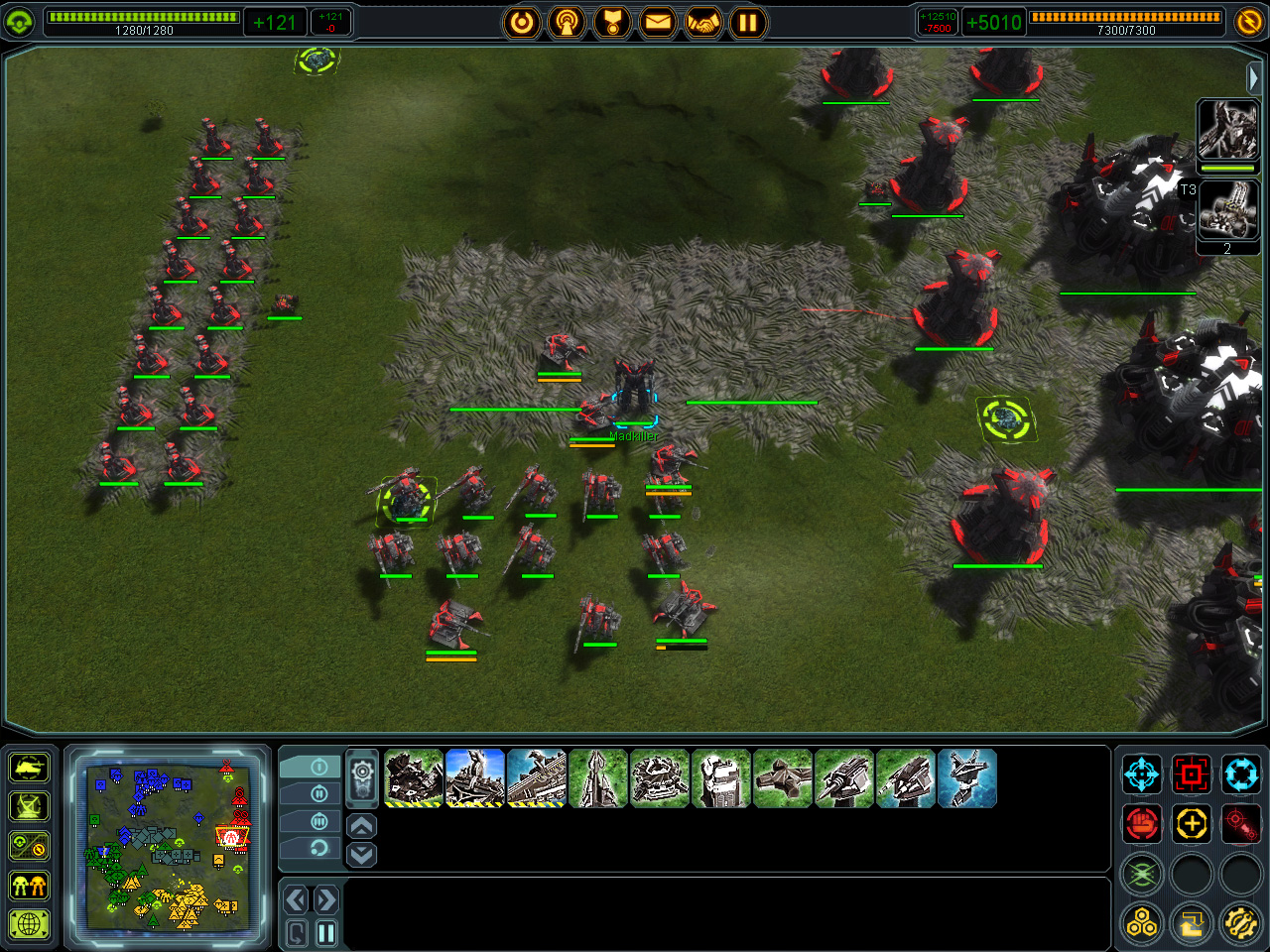Select the T3 engineer idle group icon
This screenshot has height=952, width=1270.
[x=1227, y=210]
